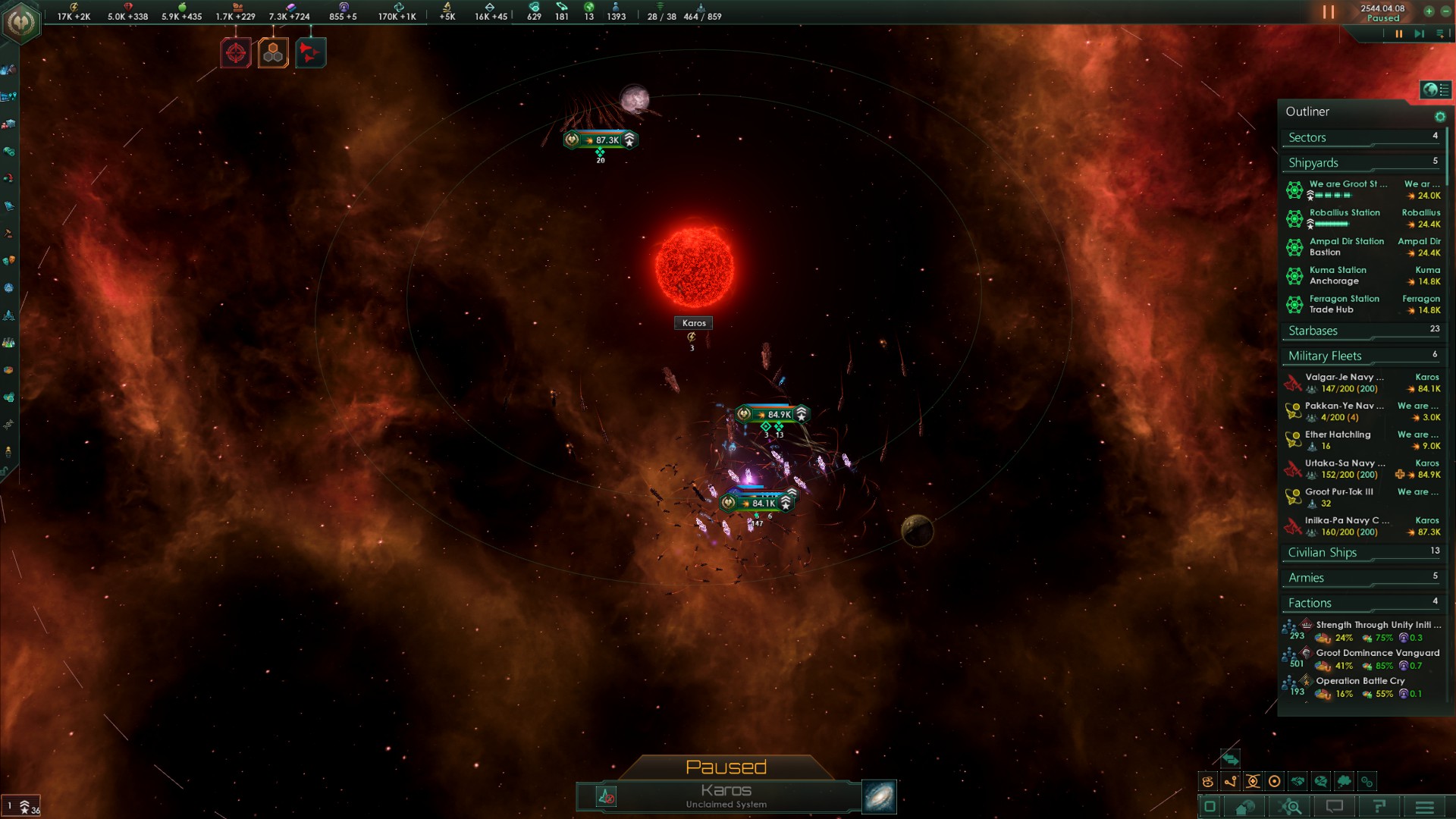Collapse the Shipyards section header
The width and height of the screenshot is (1456, 819).
[x=1362, y=163]
